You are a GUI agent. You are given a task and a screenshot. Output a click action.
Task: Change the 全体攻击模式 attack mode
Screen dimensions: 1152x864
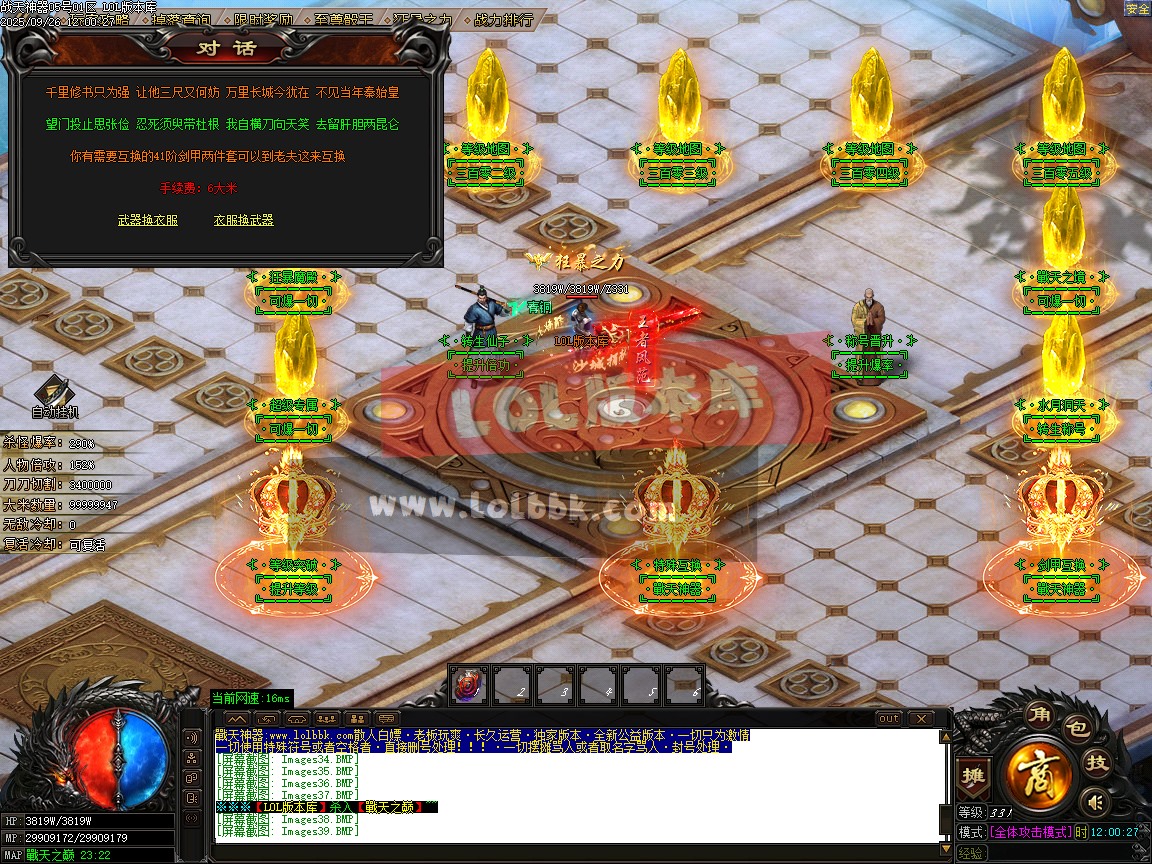(1030, 832)
